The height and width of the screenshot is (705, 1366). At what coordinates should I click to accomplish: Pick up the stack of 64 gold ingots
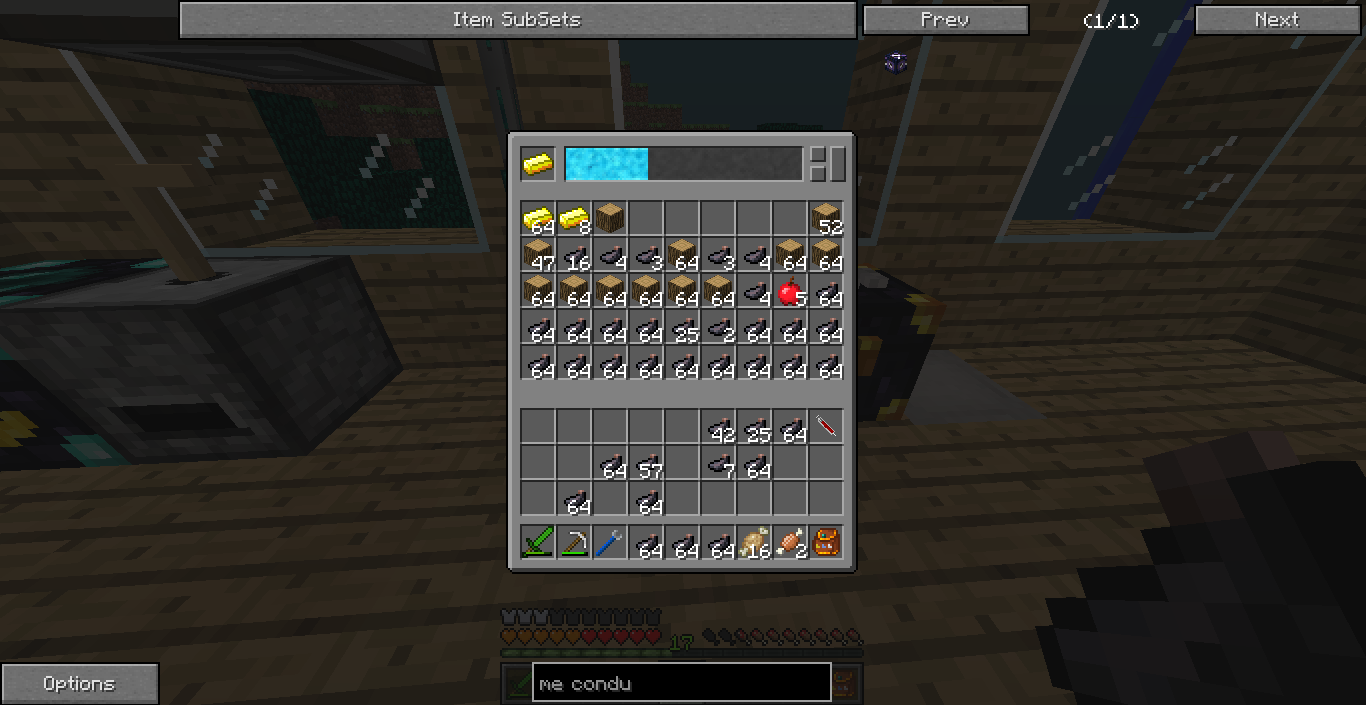(538, 218)
